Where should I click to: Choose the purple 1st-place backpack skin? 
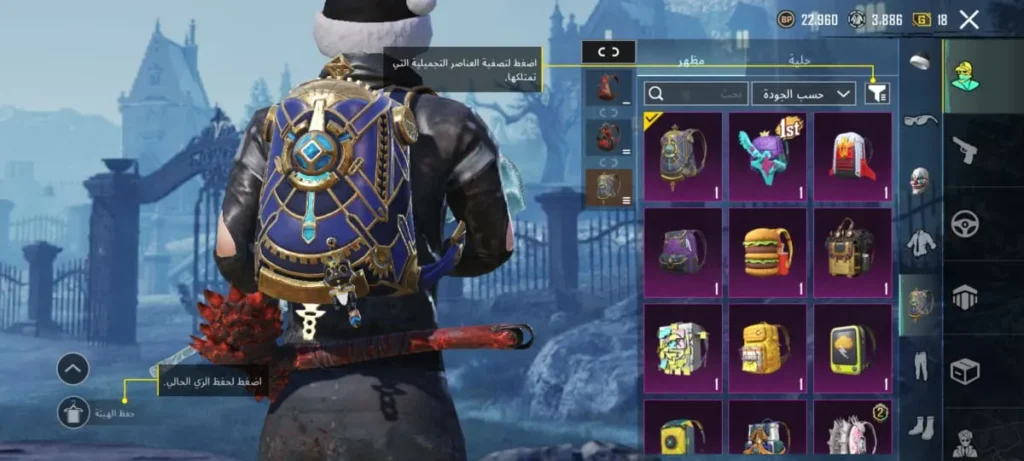(x=768, y=155)
